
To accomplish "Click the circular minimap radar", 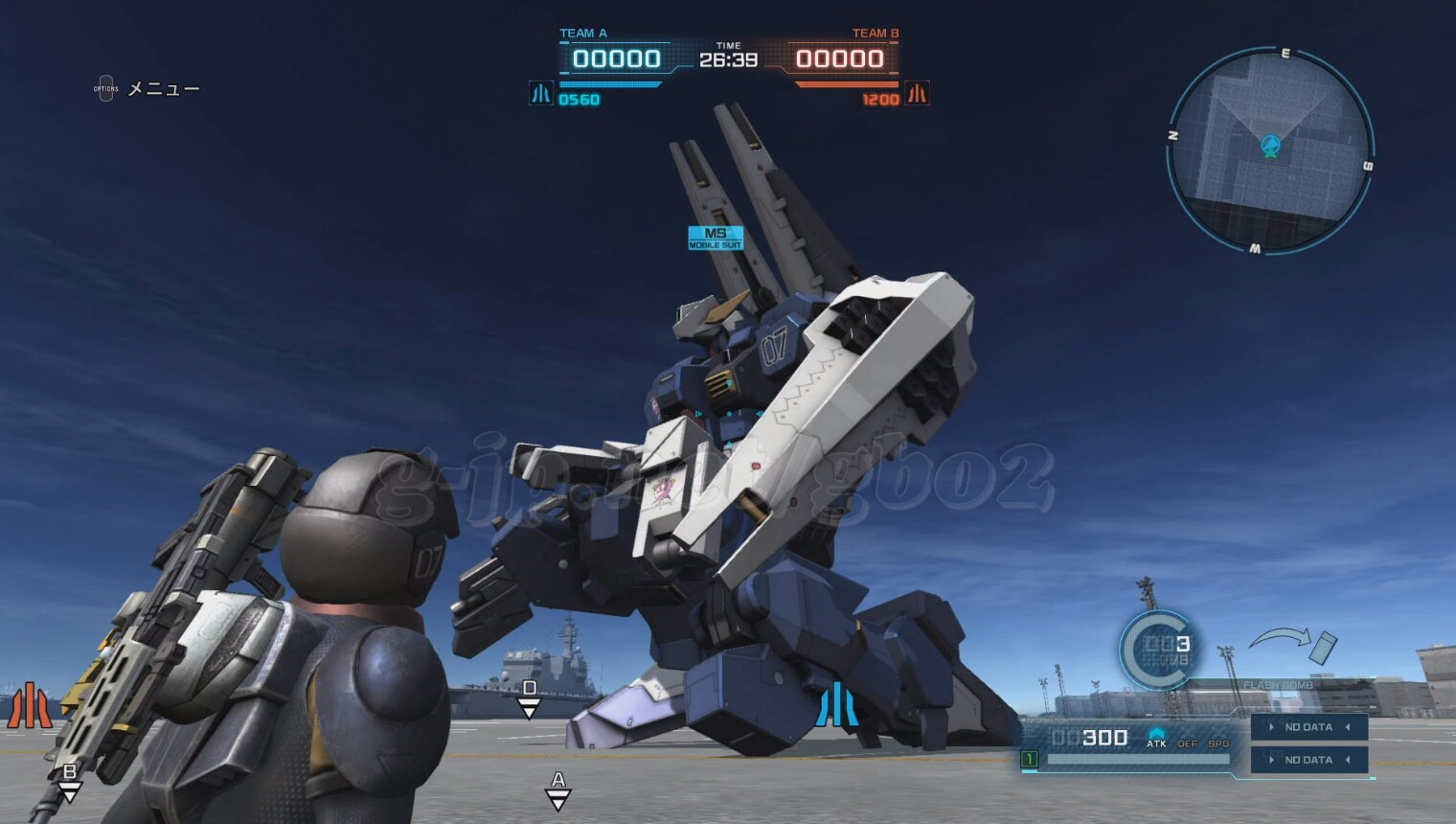I will pos(1270,150).
